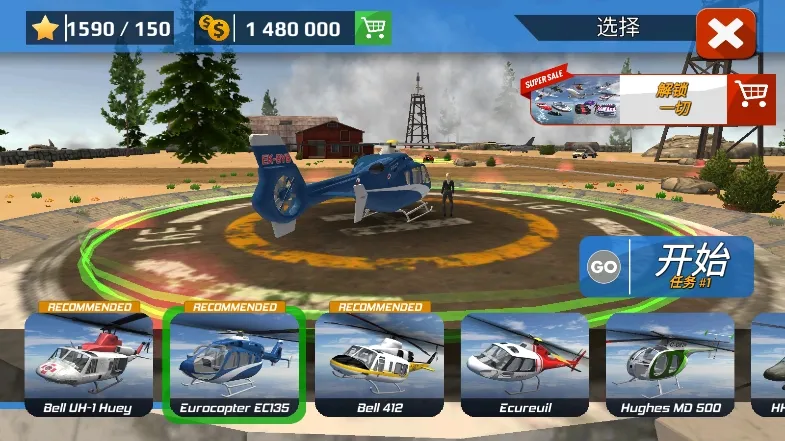Select the Ecureuil helicopter tile
The height and width of the screenshot is (441, 785).
[525, 364]
